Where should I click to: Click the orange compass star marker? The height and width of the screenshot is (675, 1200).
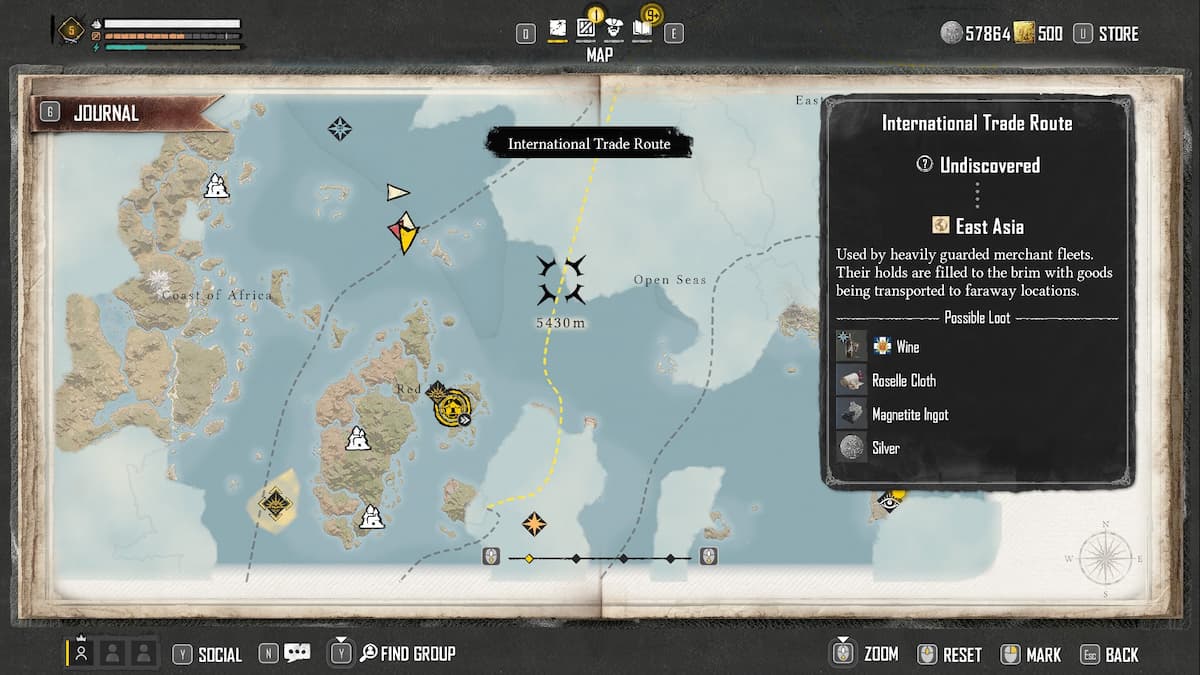click(x=535, y=524)
